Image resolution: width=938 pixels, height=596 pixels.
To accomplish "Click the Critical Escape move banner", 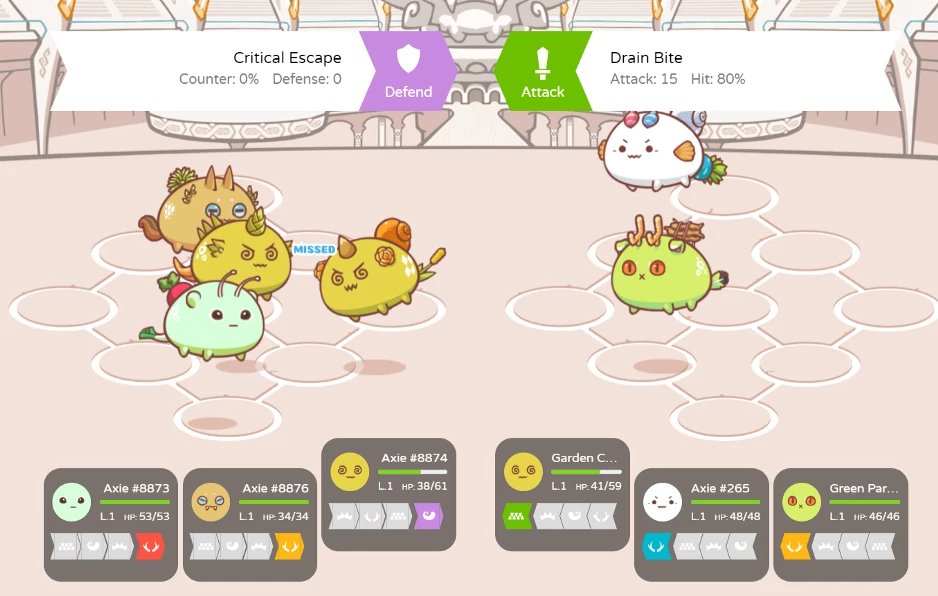I will [220, 70].
